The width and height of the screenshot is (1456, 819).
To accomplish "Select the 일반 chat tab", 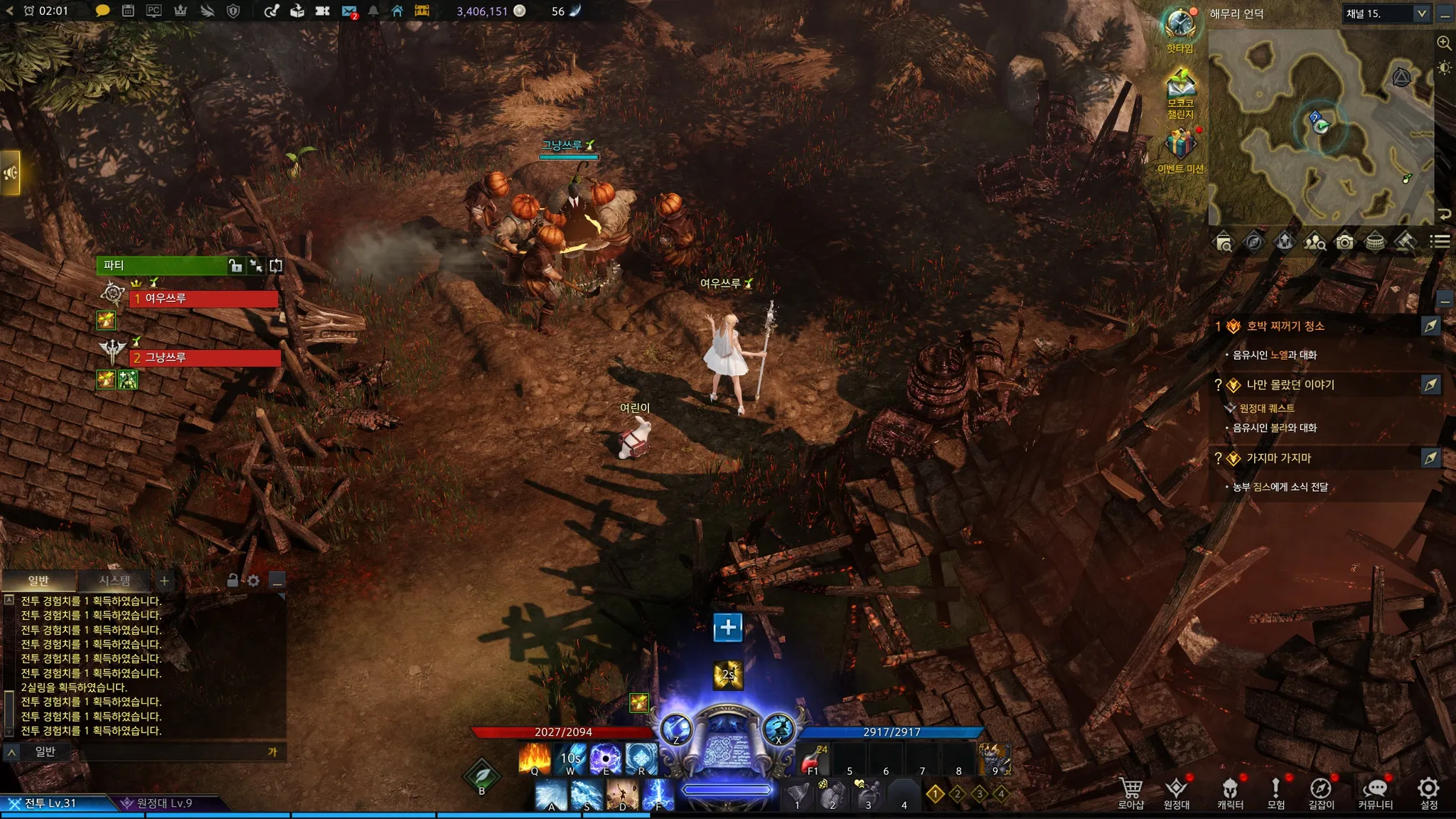I will coord(38,581).
